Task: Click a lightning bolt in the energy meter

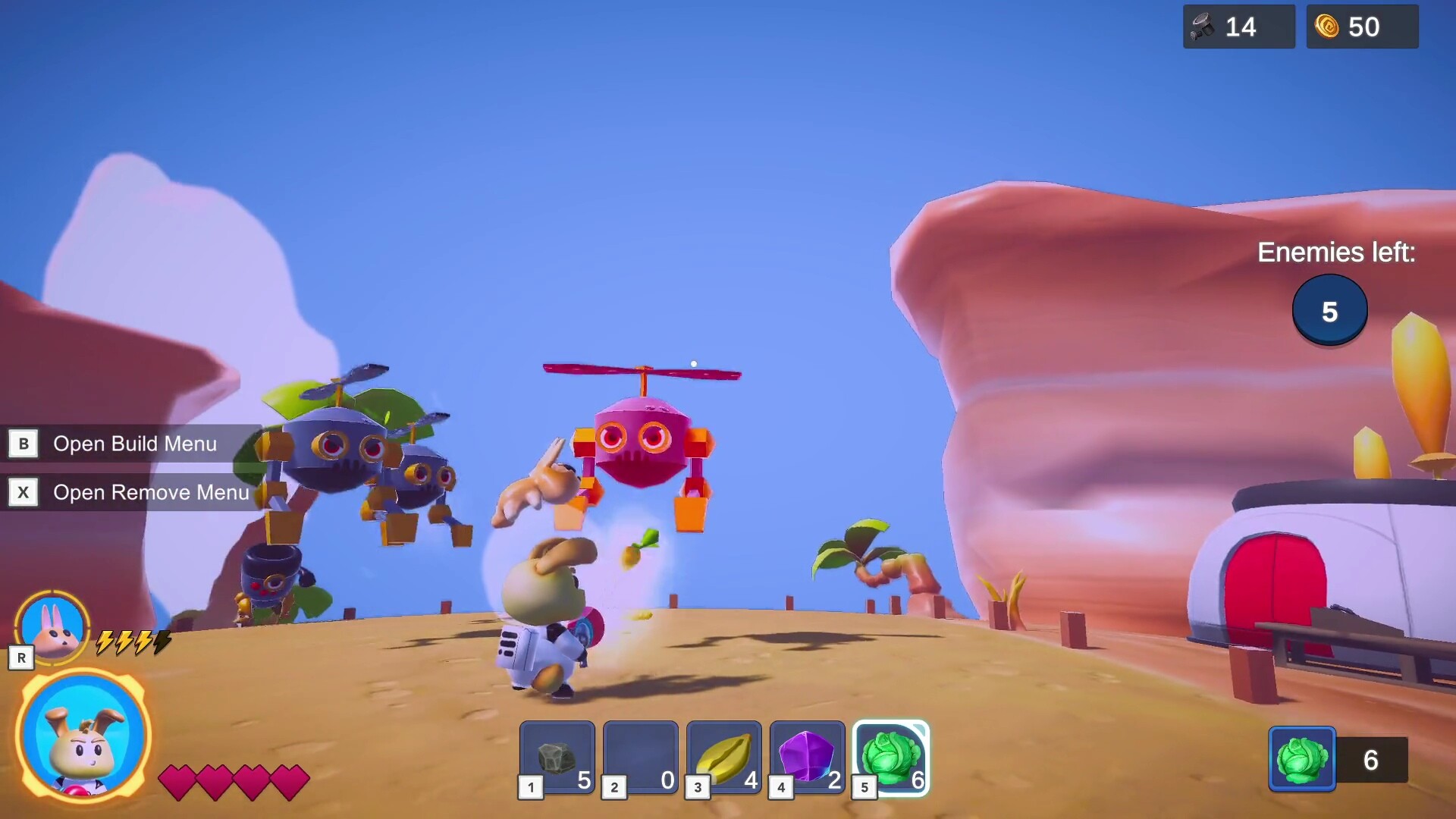Action: tap(104, 642)
